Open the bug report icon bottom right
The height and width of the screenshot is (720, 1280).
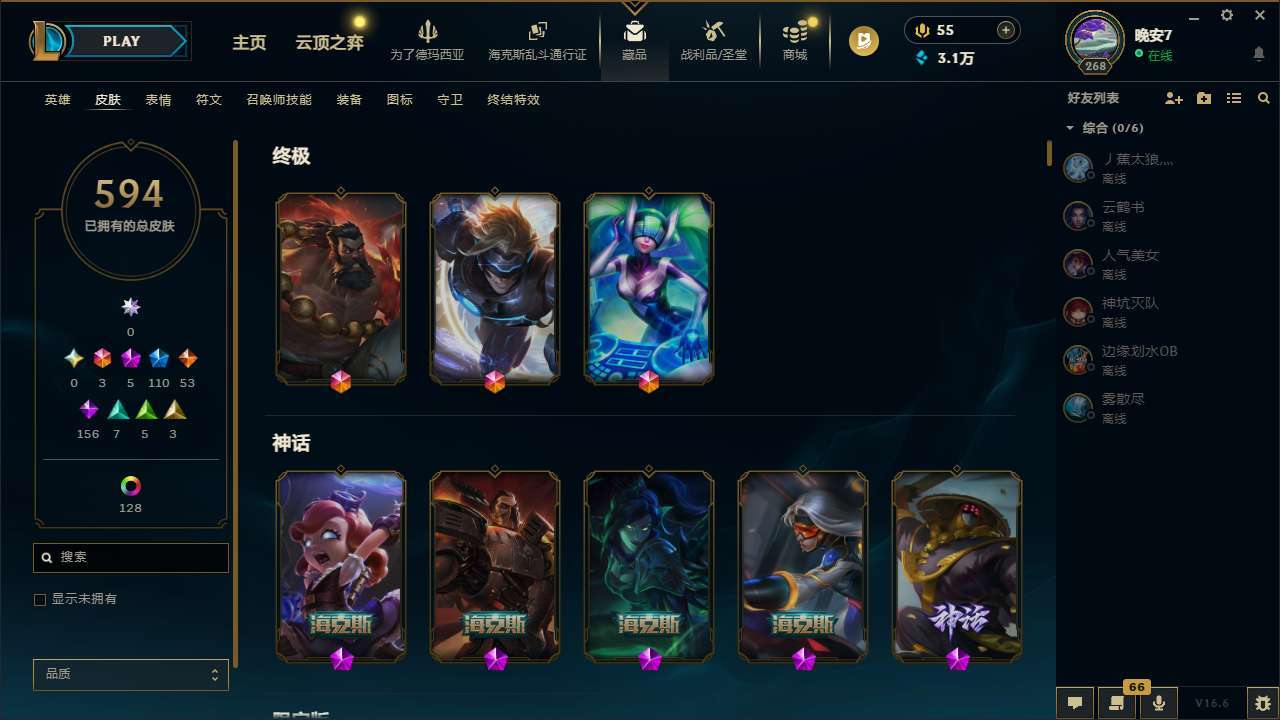[1260, 702]
